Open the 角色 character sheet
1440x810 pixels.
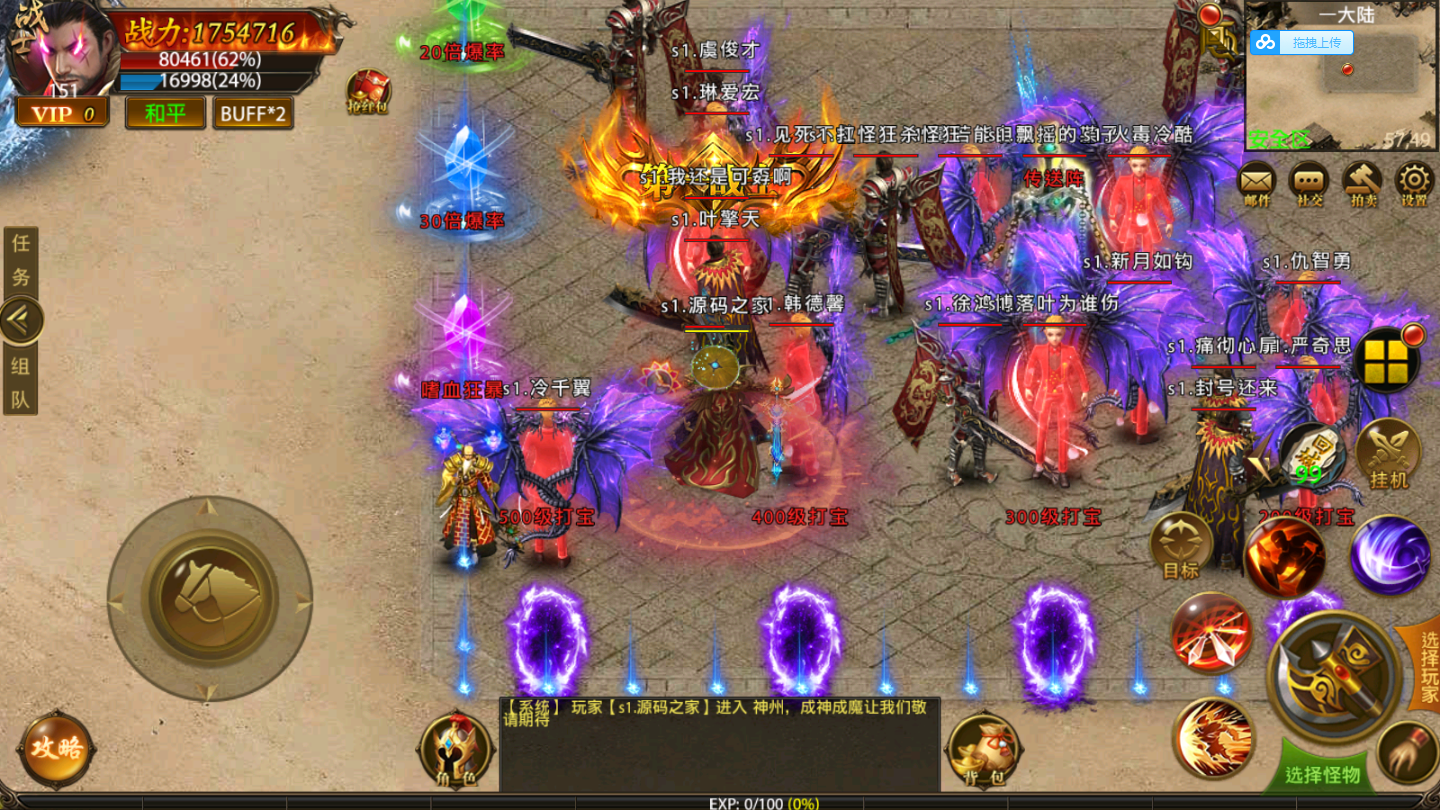coord(457,749)
